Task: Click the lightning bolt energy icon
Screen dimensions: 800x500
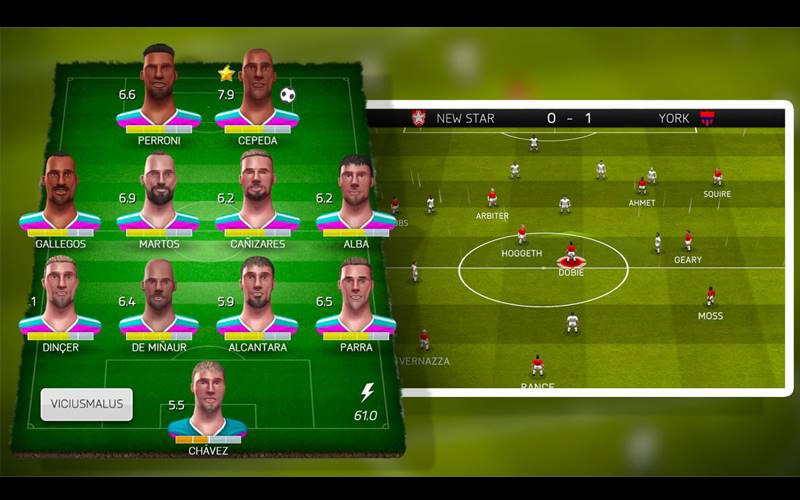Action: 366,393
